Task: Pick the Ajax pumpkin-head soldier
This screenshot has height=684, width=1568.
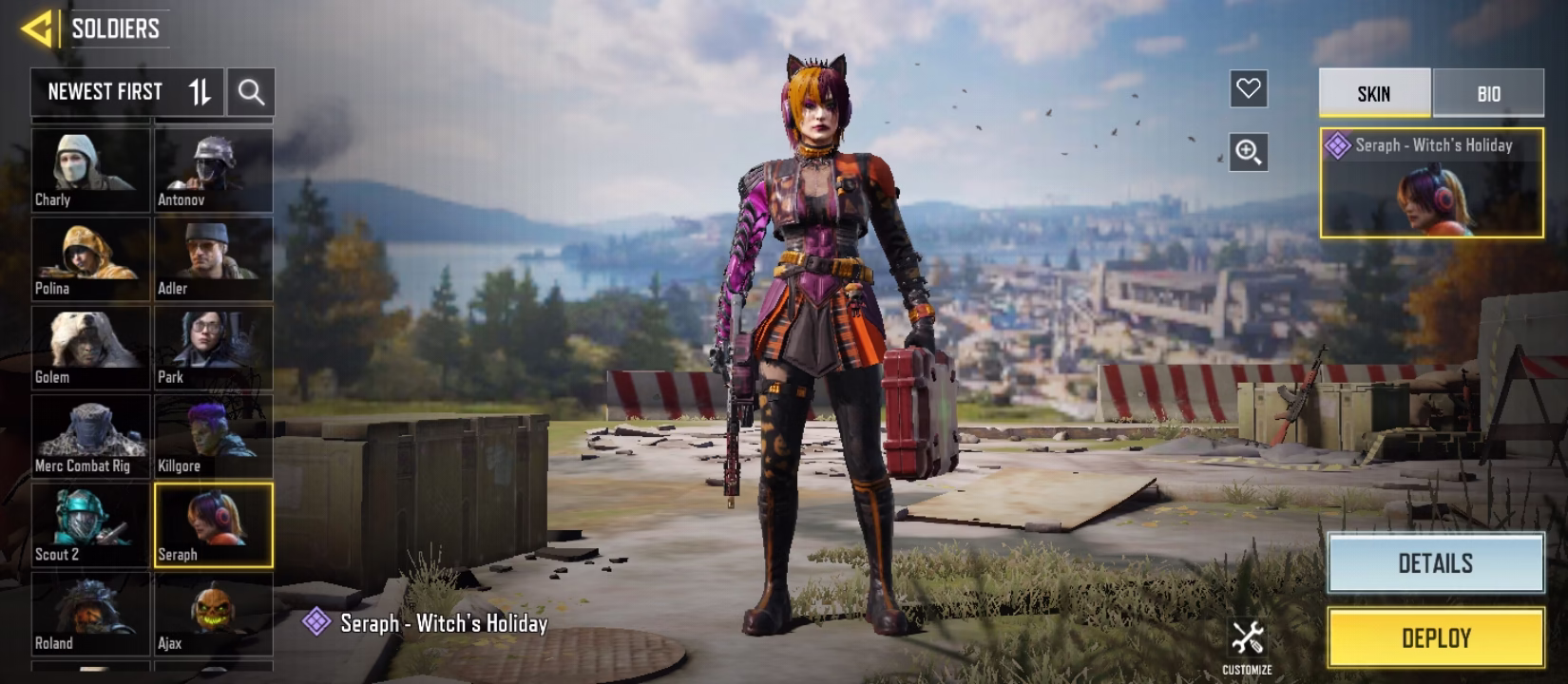Action: click(x=214, y=613)
